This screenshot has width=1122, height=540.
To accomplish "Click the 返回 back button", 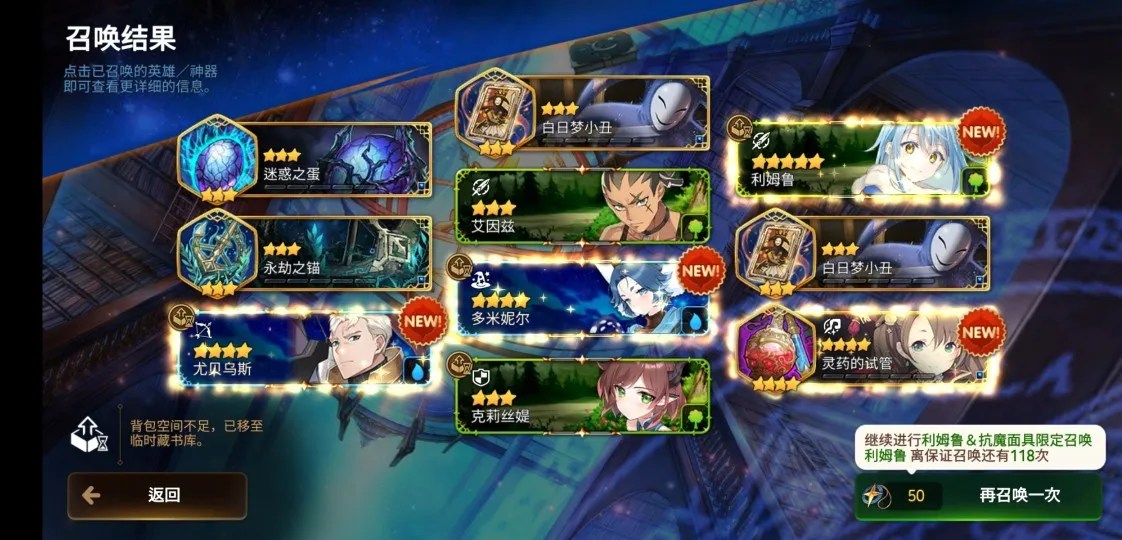I will point(157,495).
